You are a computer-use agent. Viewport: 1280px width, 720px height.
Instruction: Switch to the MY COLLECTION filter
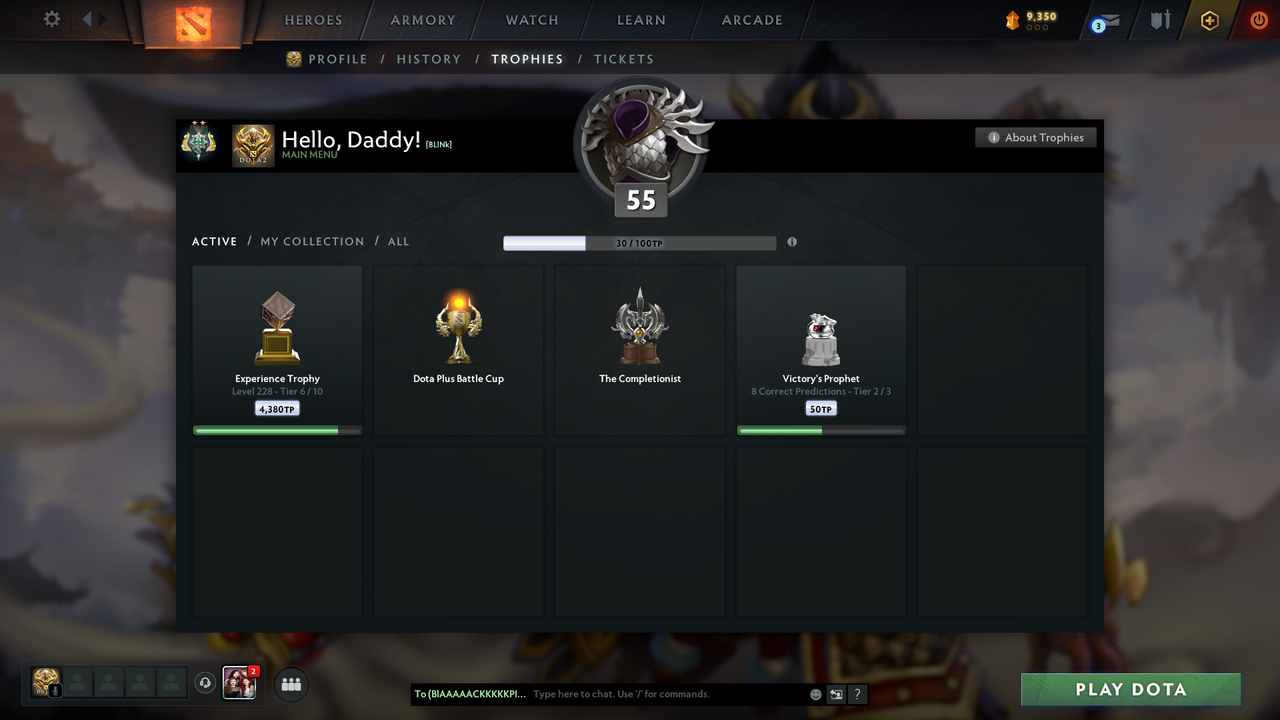coord(312,241)
